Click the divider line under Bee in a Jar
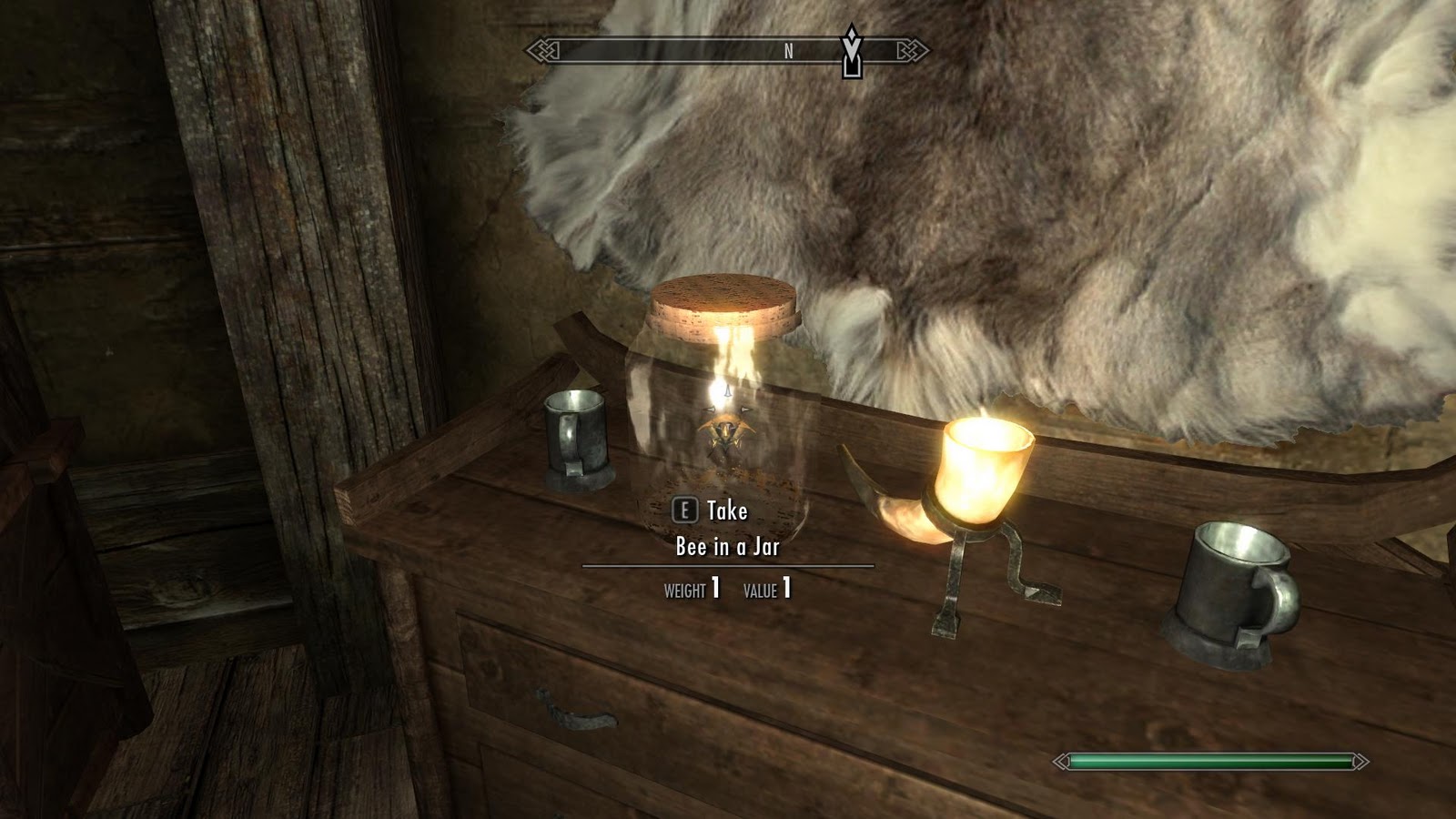 [x=728, y=567]
